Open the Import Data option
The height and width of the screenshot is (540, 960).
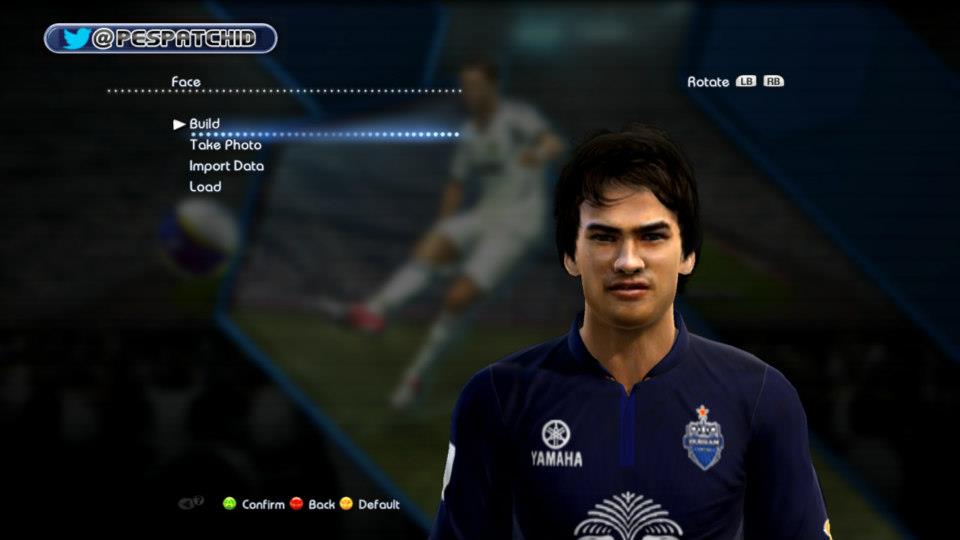click(226, 166)
